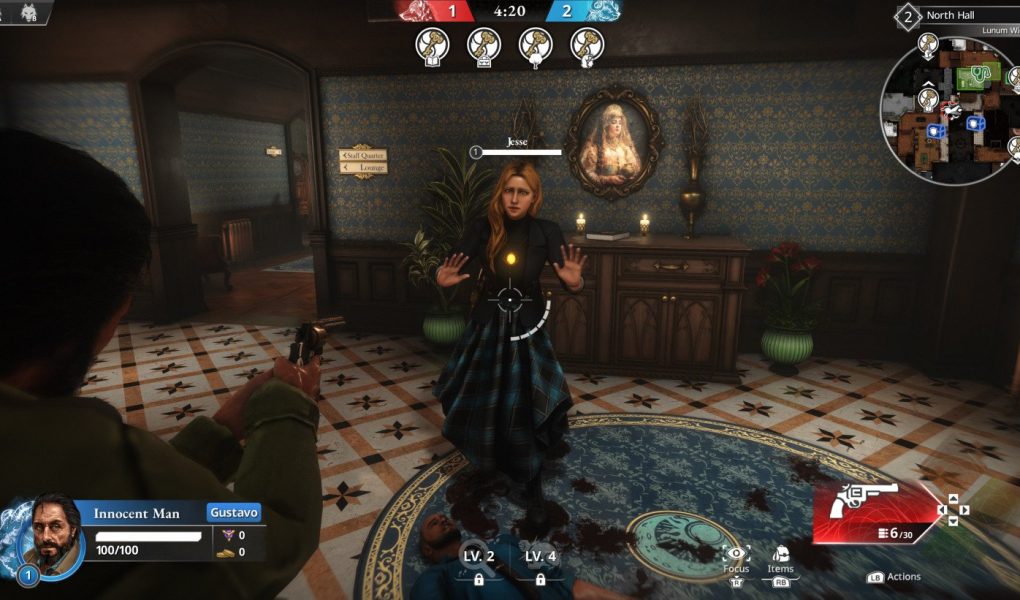
Task: Open the Items backpack icon
Action: [x=780, y=555]
